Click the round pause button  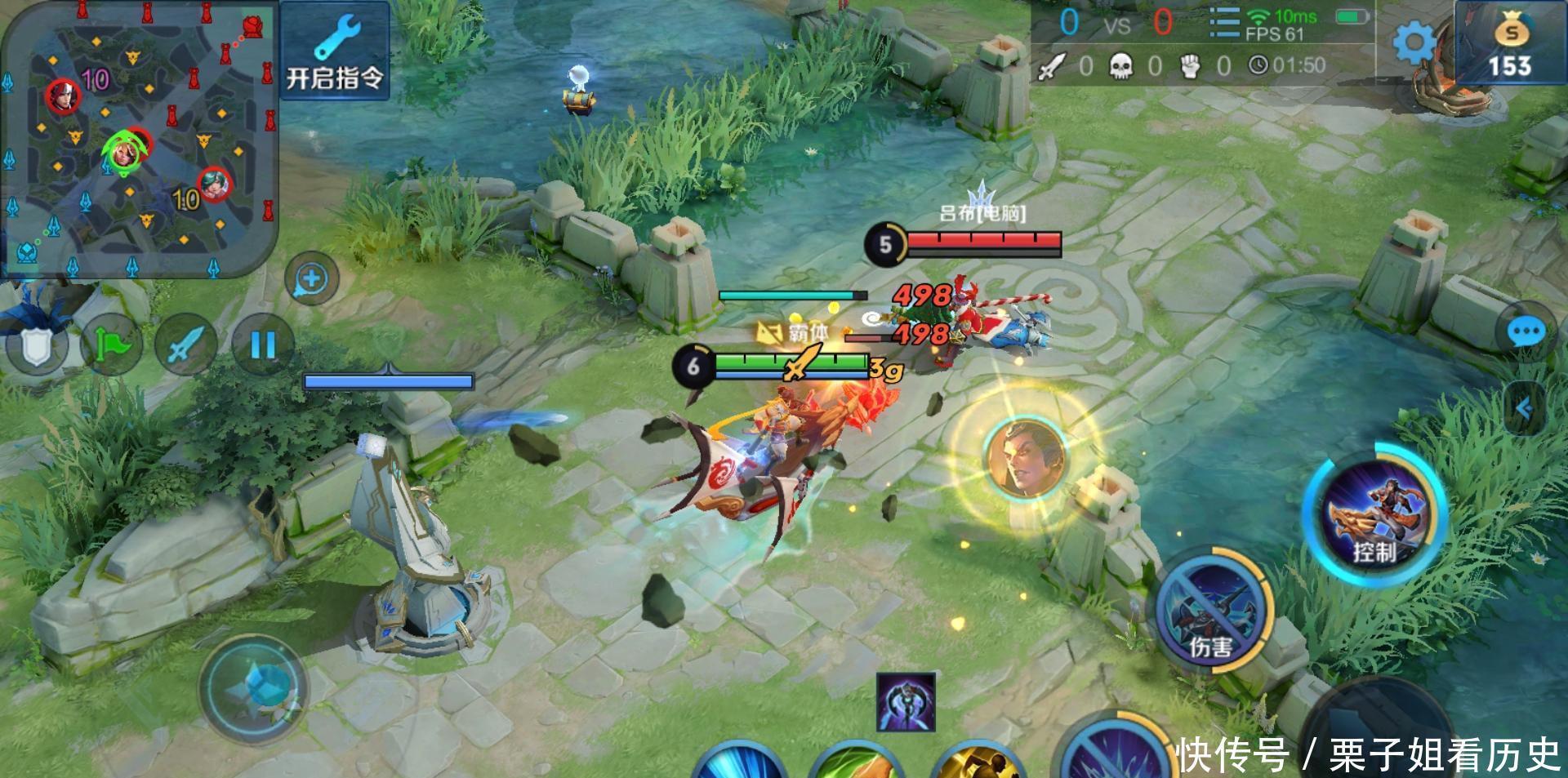tap(263, 345)
